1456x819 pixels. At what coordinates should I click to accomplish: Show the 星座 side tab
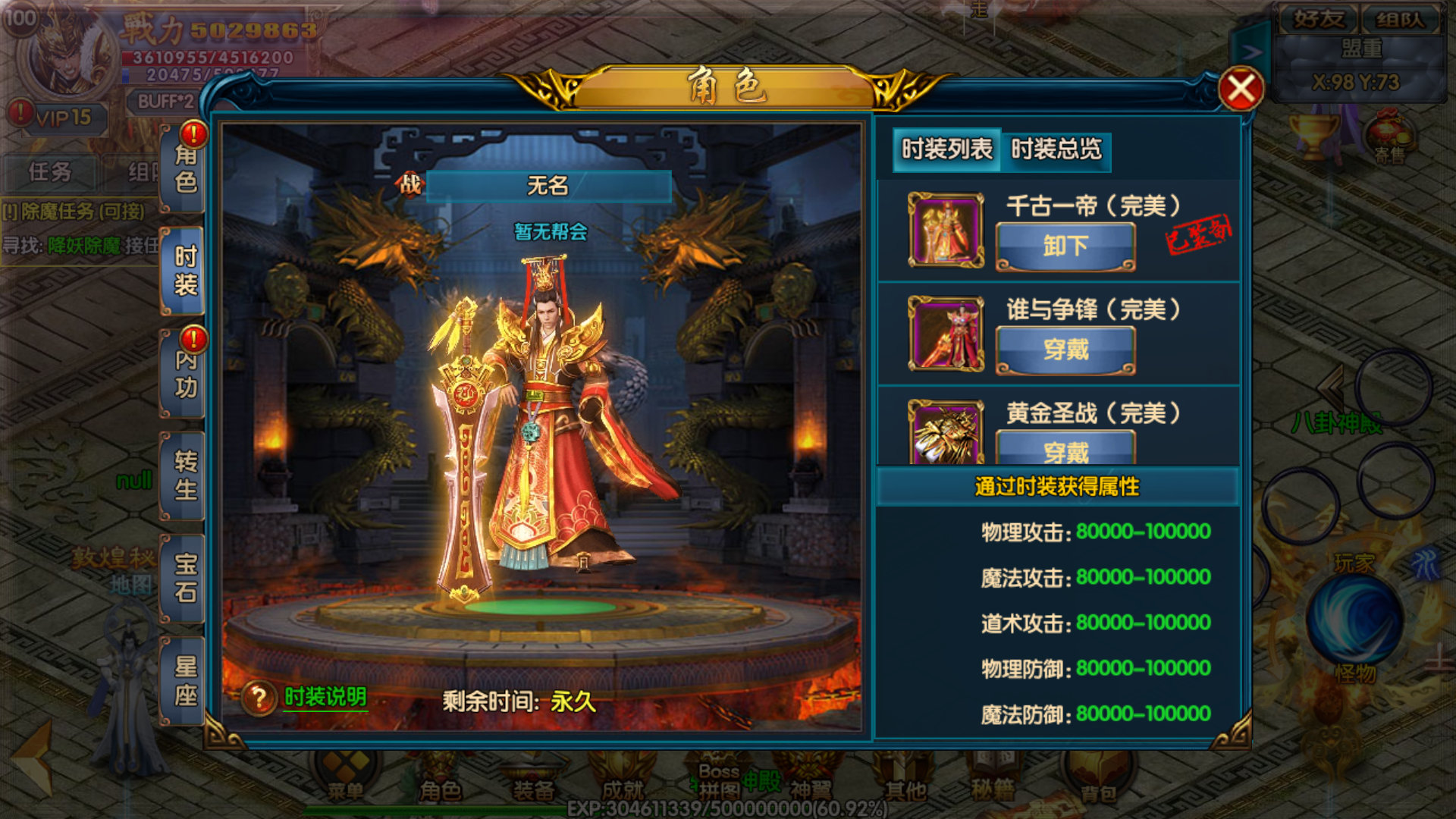tap(185, 681)
